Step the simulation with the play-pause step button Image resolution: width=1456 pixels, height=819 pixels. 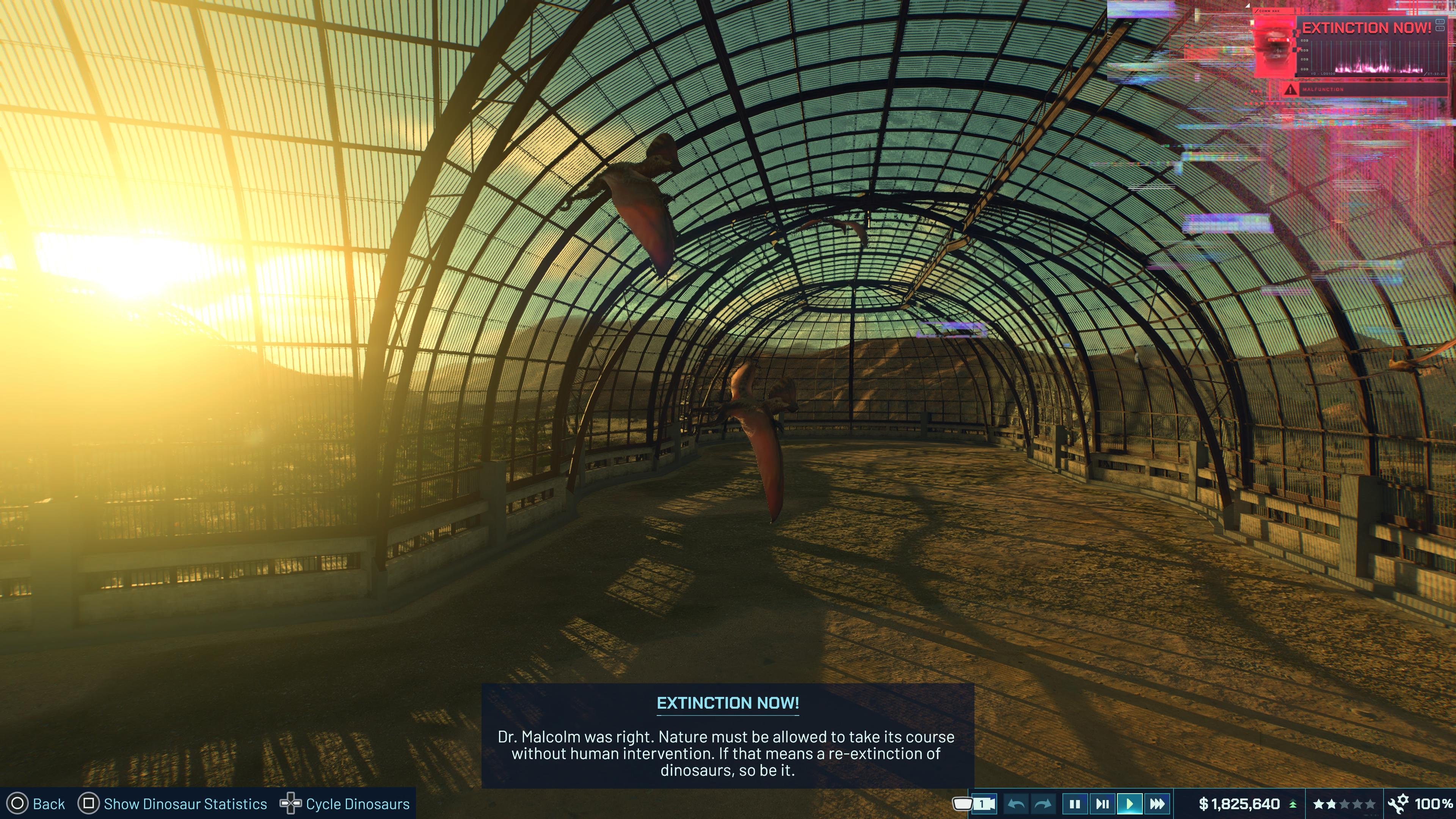pos(1103,803)
